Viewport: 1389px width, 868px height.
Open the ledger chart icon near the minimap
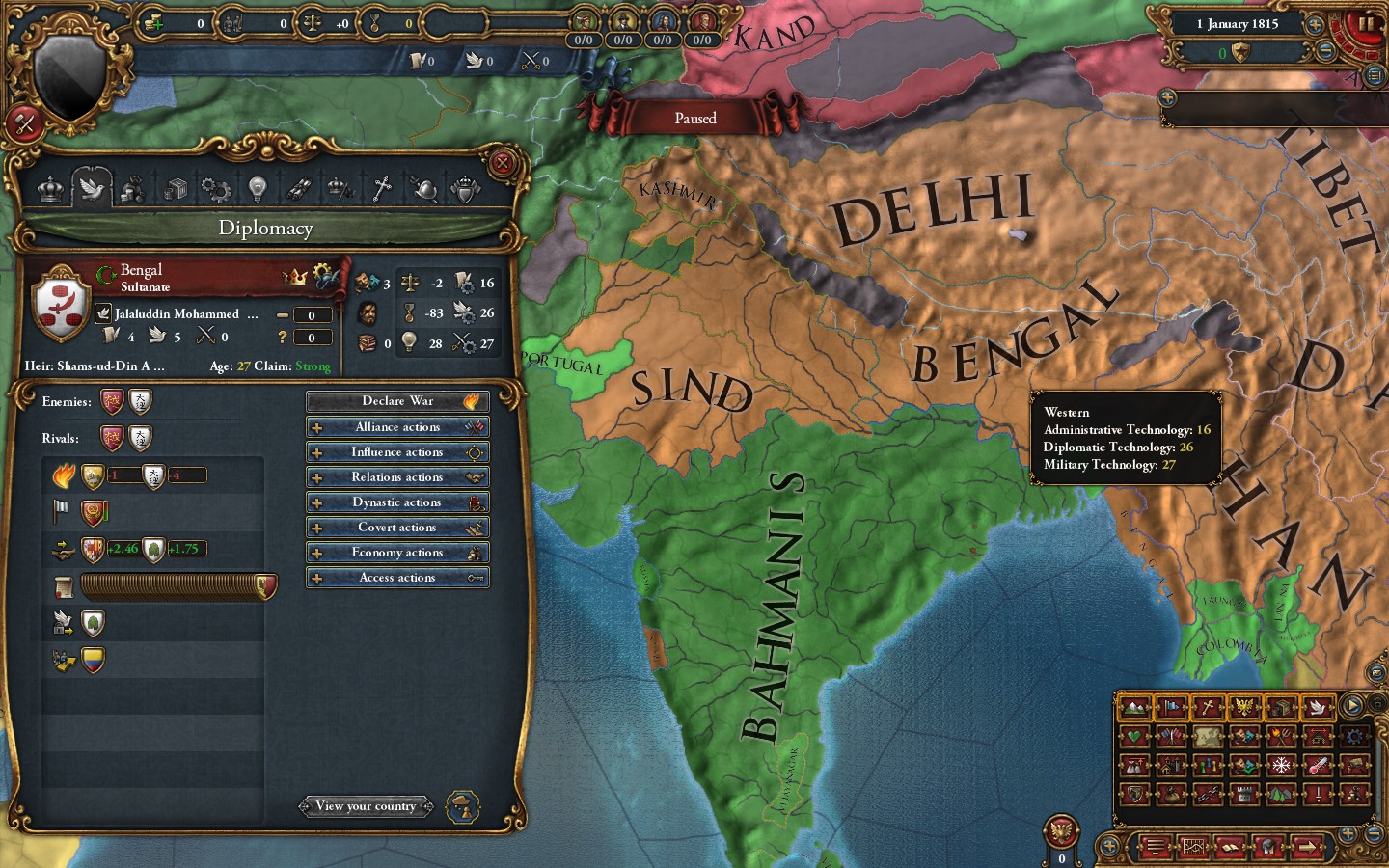click(1194, 847)
